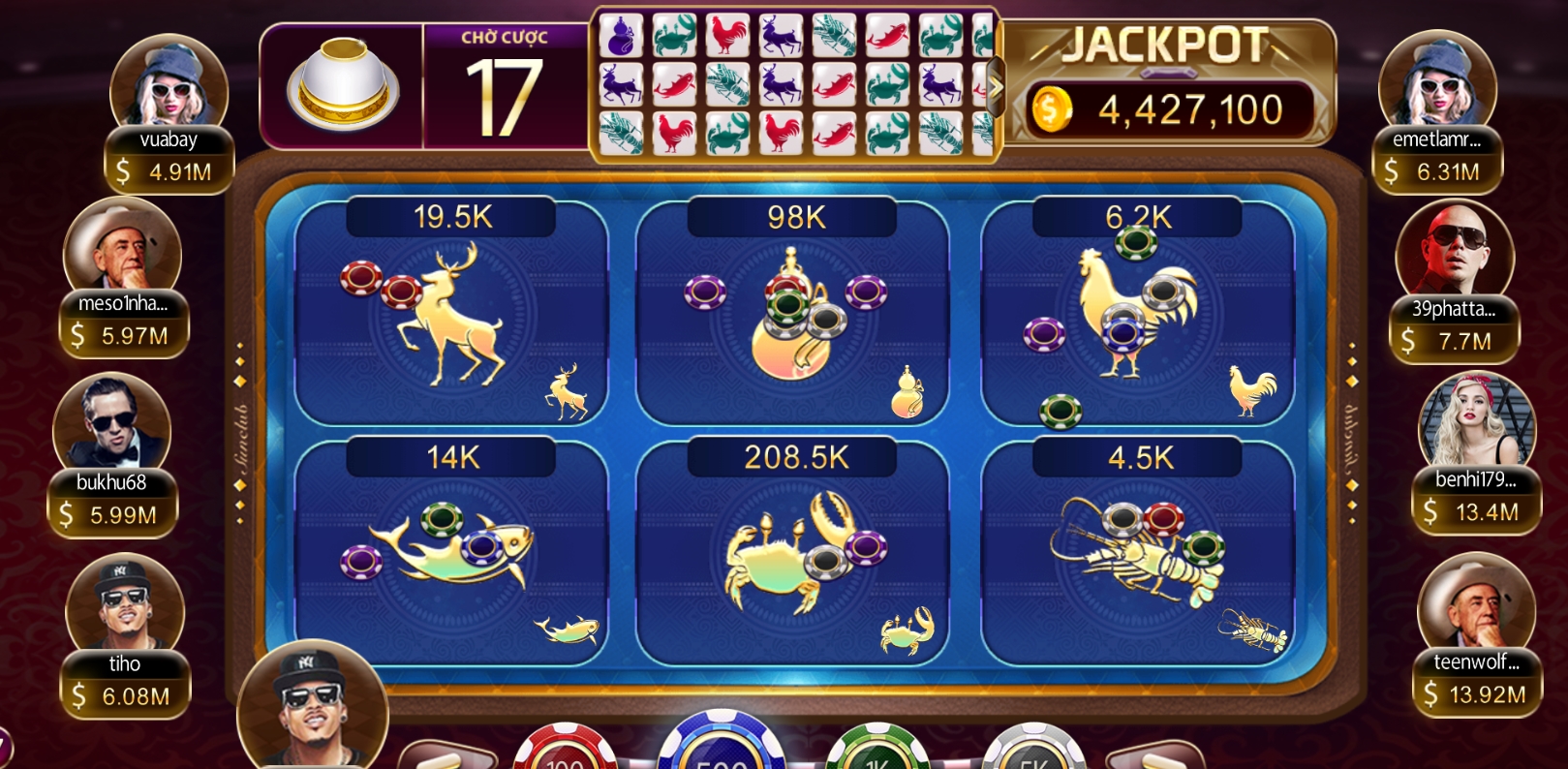
Task: Expand the dice history with the arrow
Action: (x=995, y=86)
